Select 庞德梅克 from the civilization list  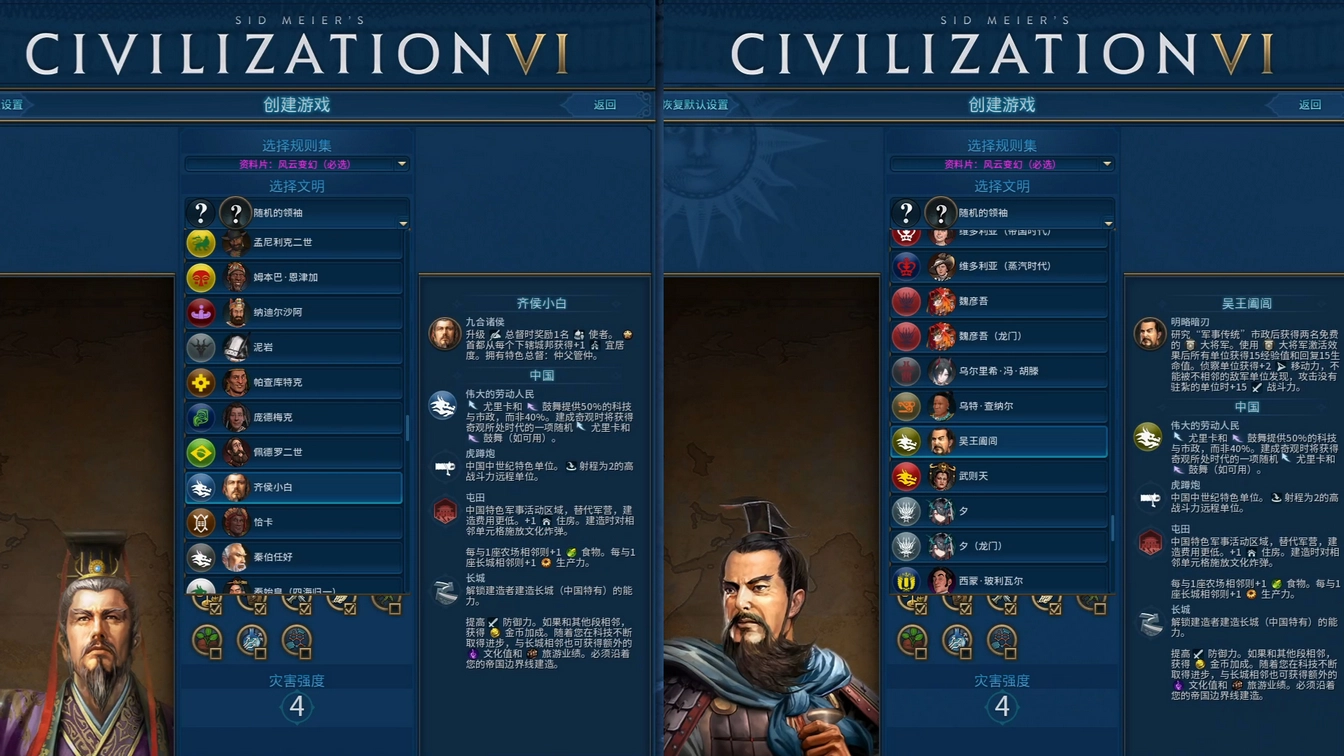pos(294,417)
